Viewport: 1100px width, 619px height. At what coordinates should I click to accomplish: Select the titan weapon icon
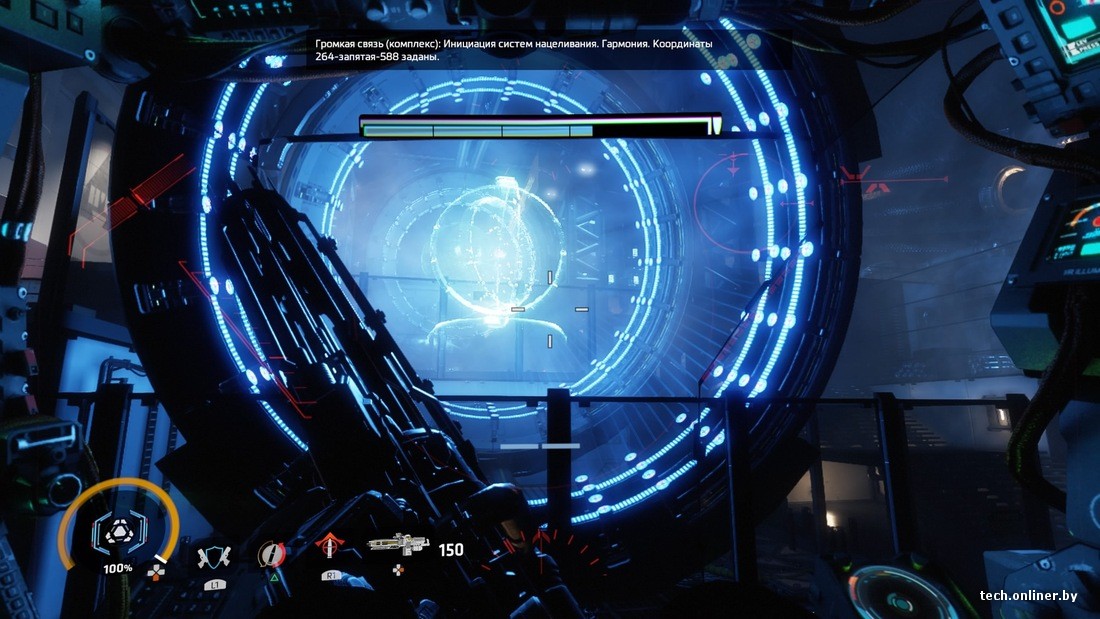(x=398, y=545)
